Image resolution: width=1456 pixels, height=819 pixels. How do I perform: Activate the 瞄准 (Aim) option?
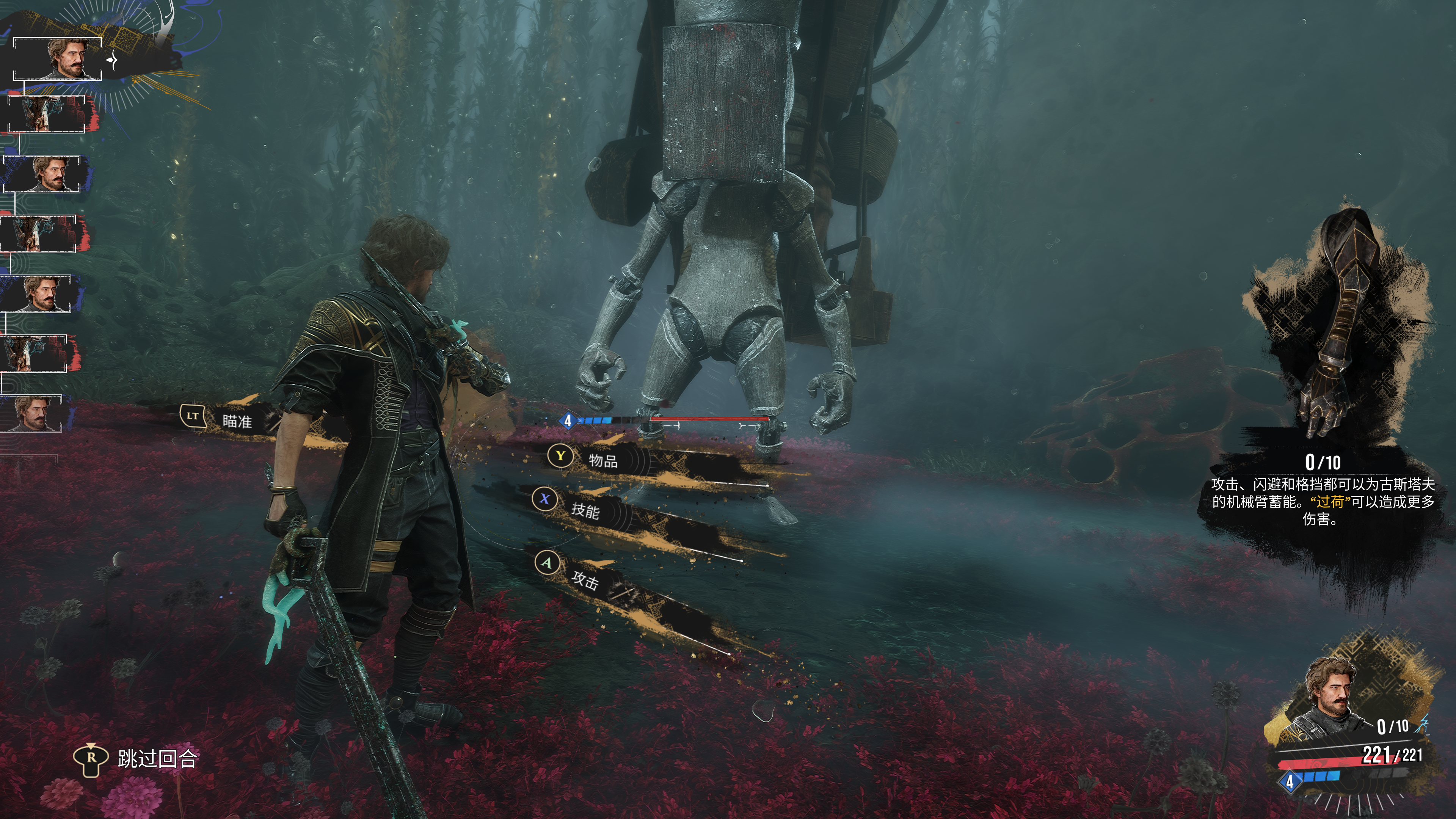tap(236, 420)
